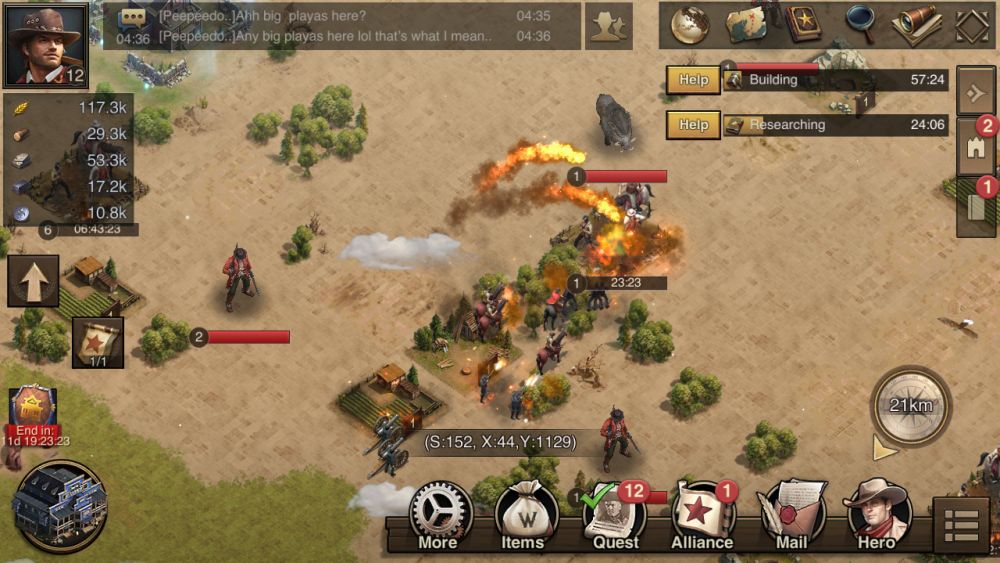Tap the magnifying glass search icon

point(859,25)
